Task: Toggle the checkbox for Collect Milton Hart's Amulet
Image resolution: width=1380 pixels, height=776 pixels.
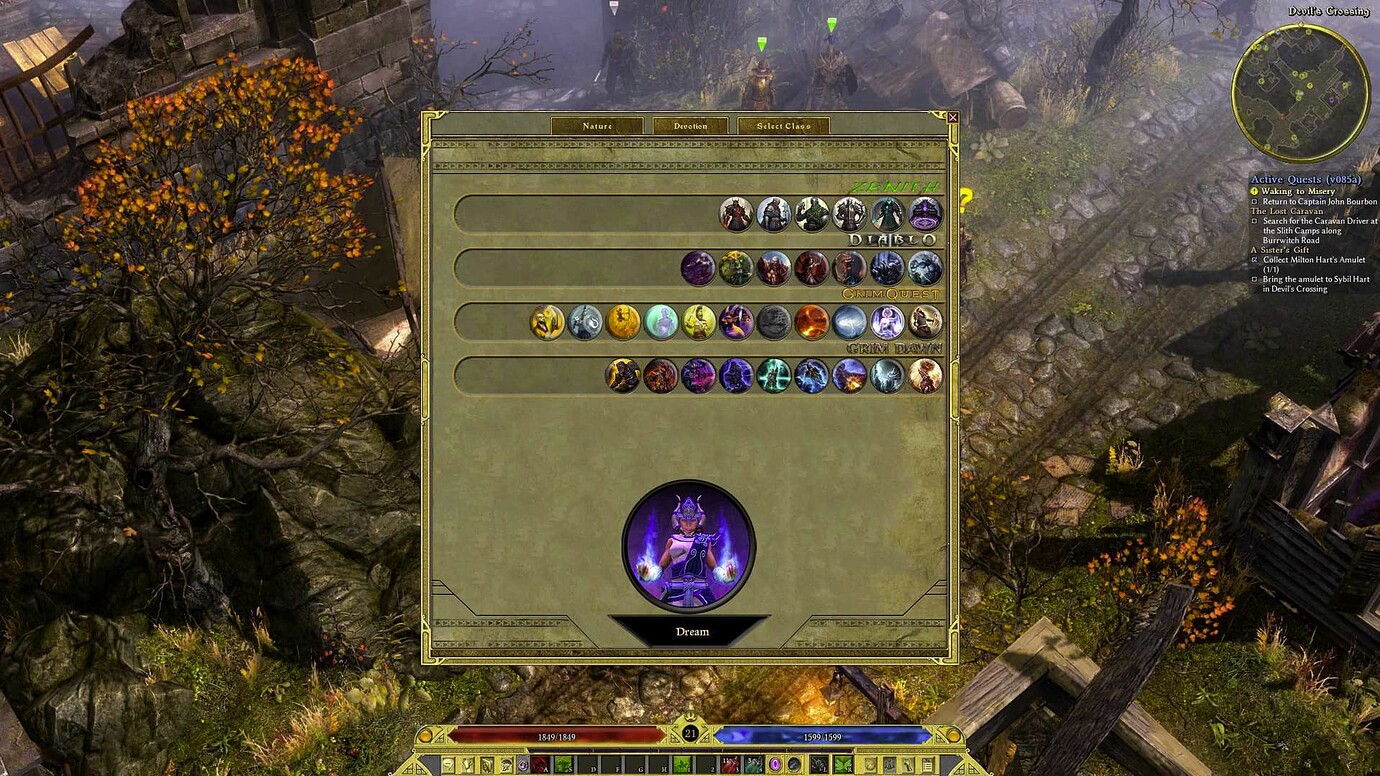Action: click(1256, 259)
